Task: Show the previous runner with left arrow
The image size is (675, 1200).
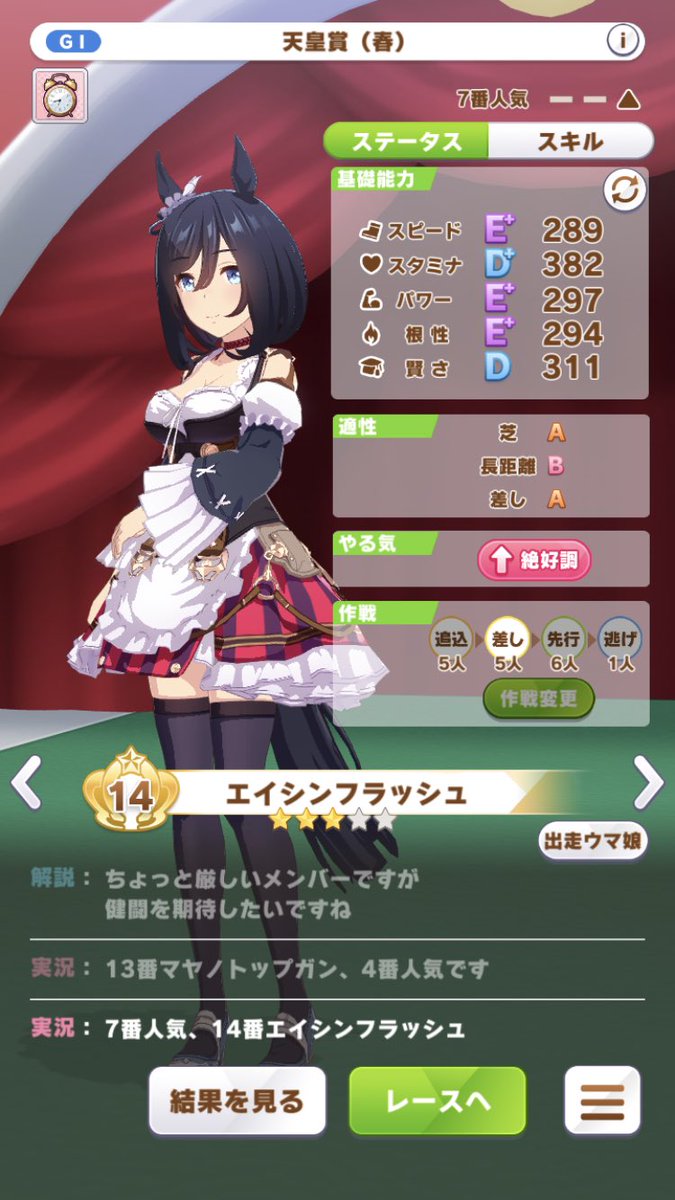Action: (x=27, y=782)
